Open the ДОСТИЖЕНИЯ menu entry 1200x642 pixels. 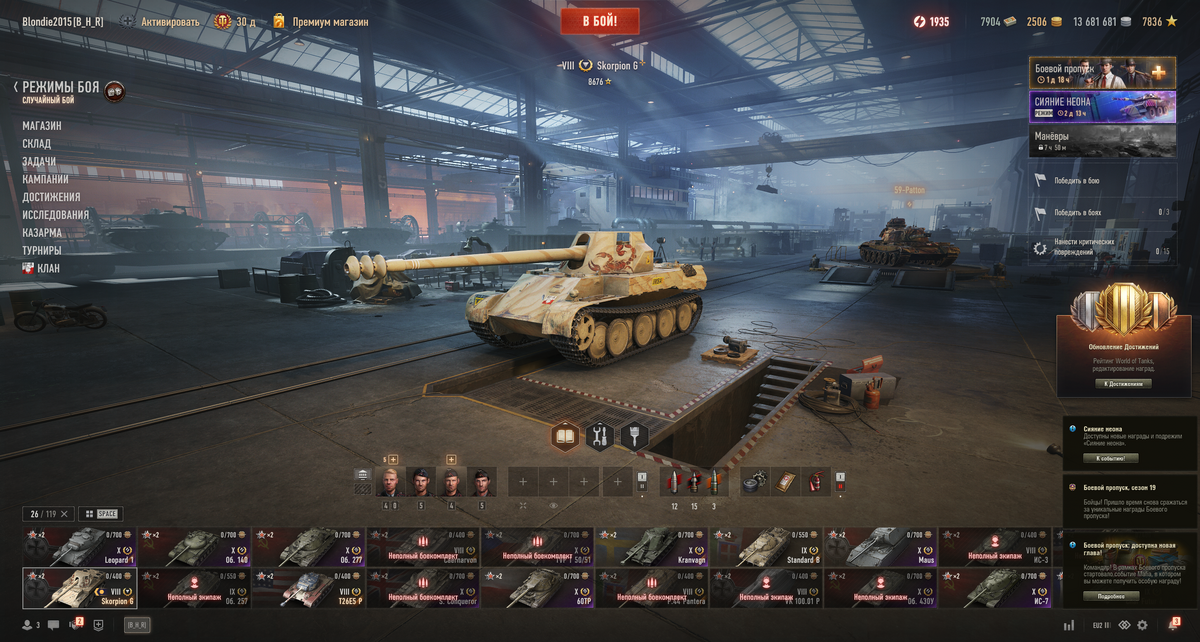[51, 197]
